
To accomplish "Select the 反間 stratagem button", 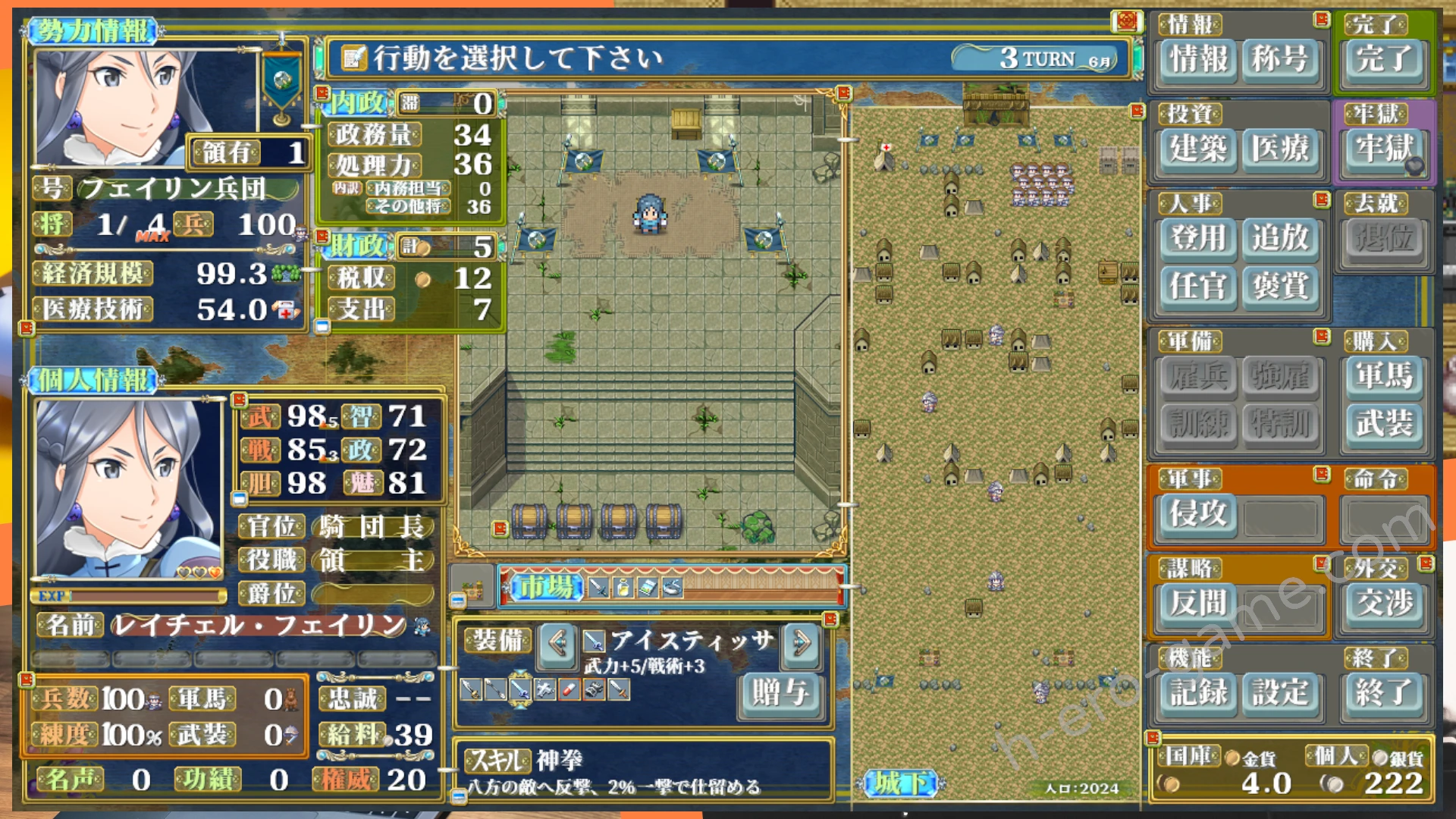I will tap(1197, 604).
